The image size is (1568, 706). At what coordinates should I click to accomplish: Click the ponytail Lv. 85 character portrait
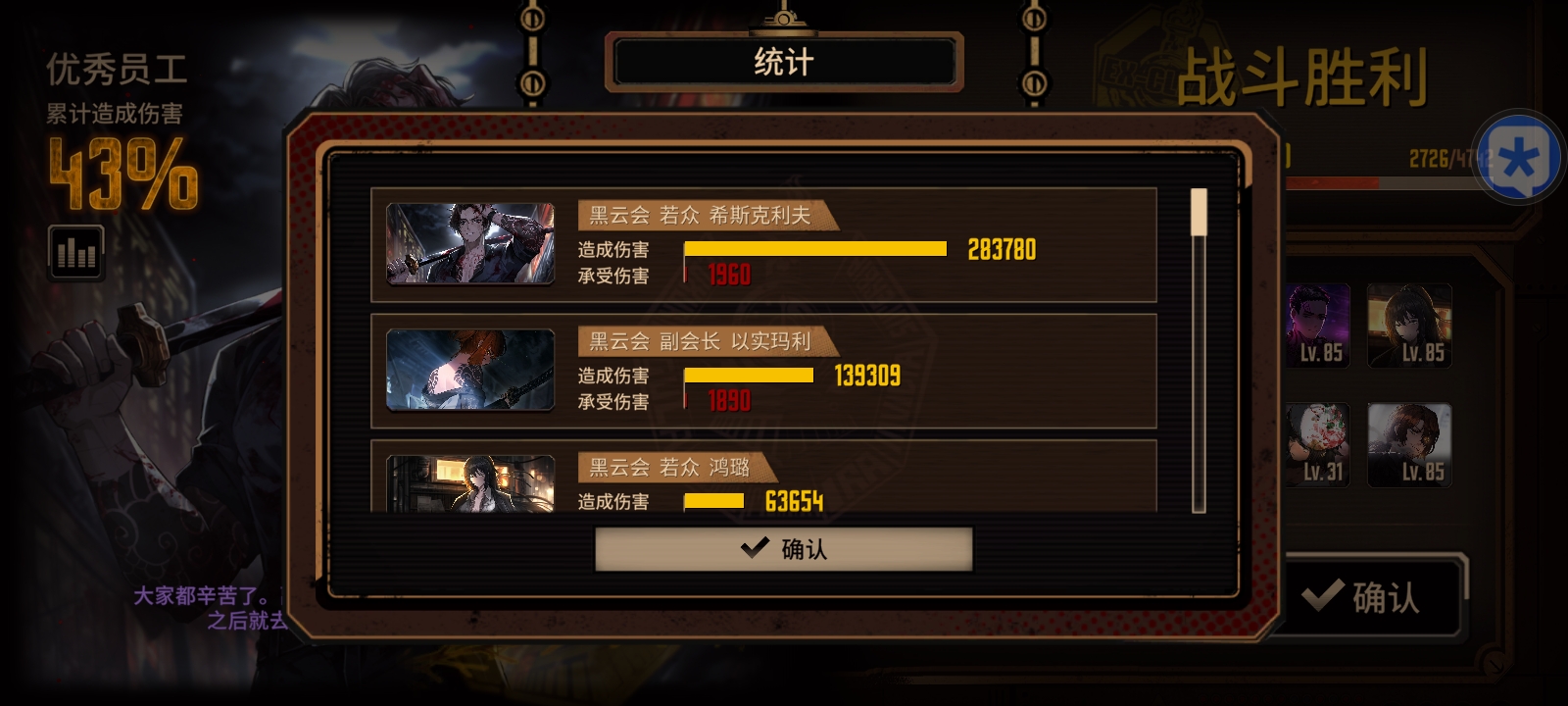1409,324
